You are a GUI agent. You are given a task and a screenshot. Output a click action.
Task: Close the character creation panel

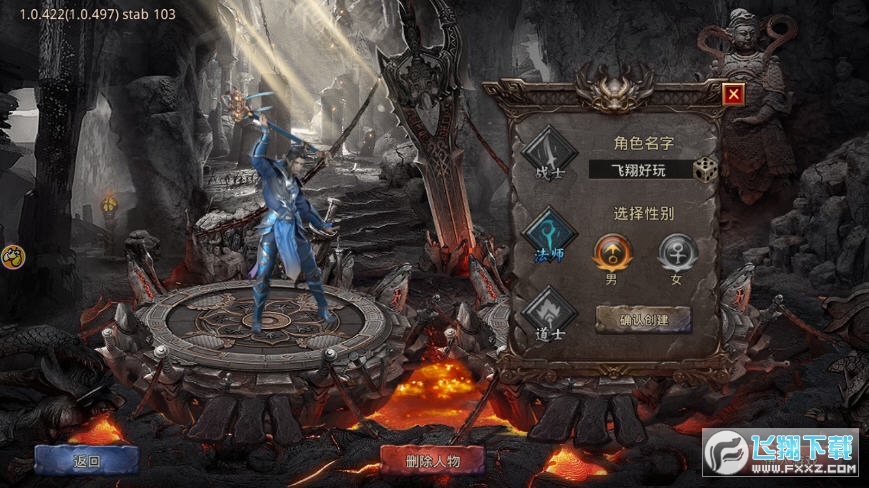734,95
